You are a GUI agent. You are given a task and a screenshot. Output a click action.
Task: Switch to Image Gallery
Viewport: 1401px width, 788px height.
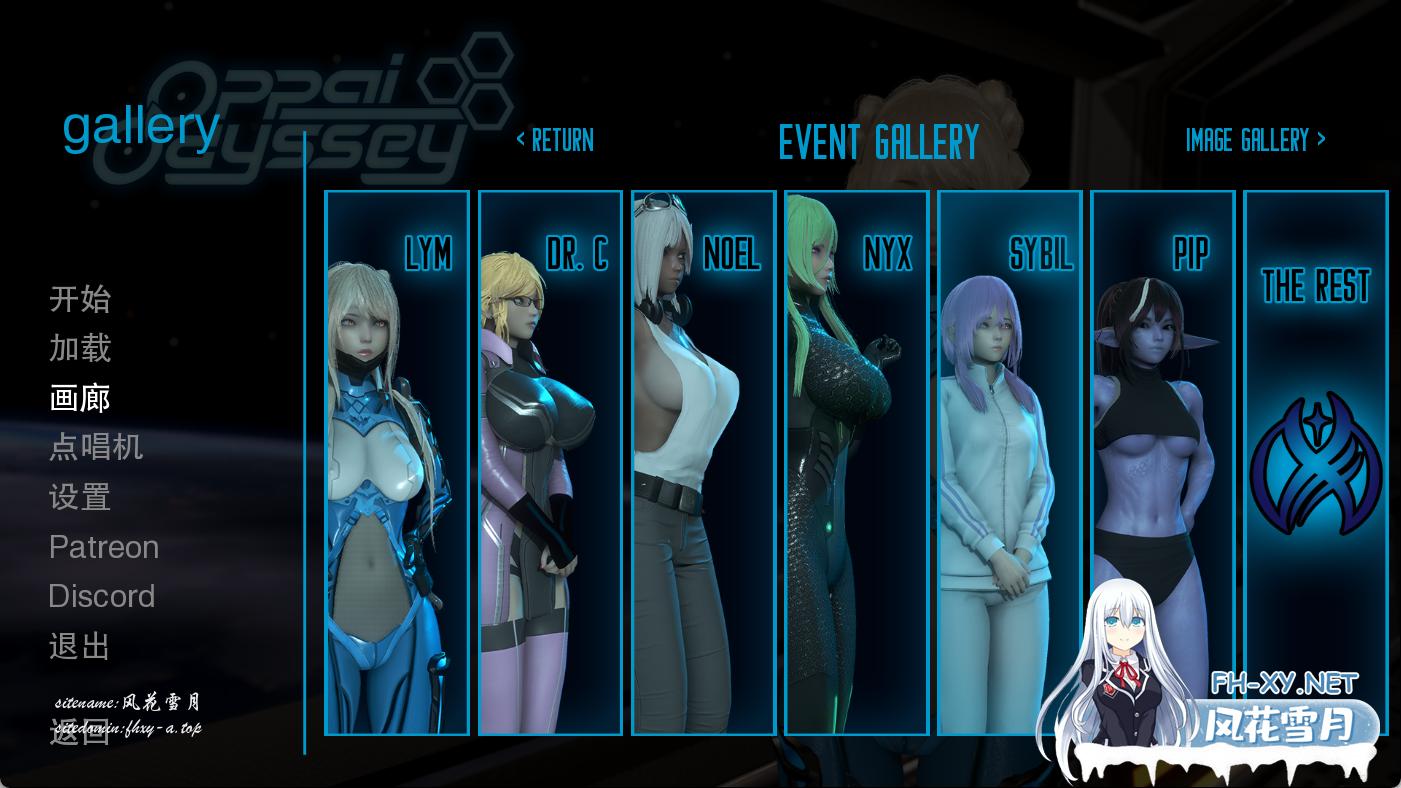1255,140
